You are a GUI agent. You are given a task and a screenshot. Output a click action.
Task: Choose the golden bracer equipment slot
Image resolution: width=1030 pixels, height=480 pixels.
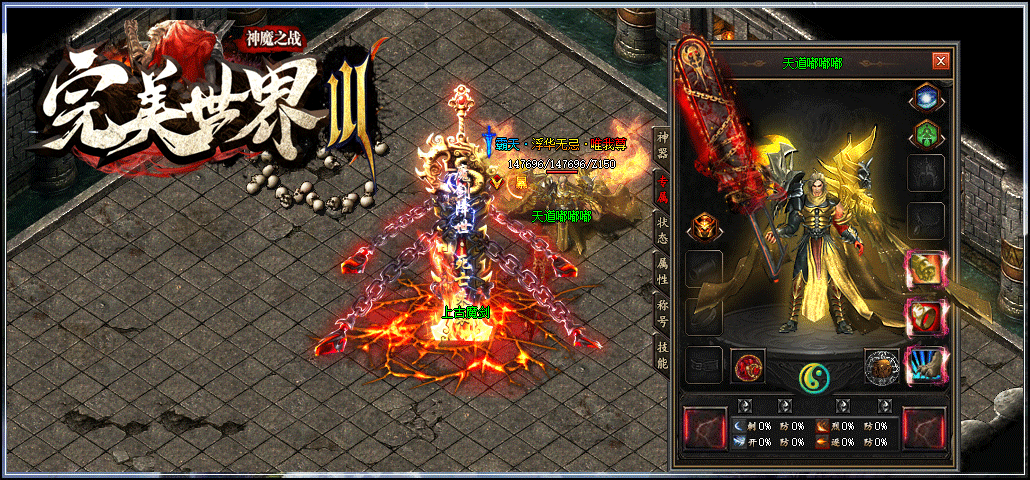[925, 269]
